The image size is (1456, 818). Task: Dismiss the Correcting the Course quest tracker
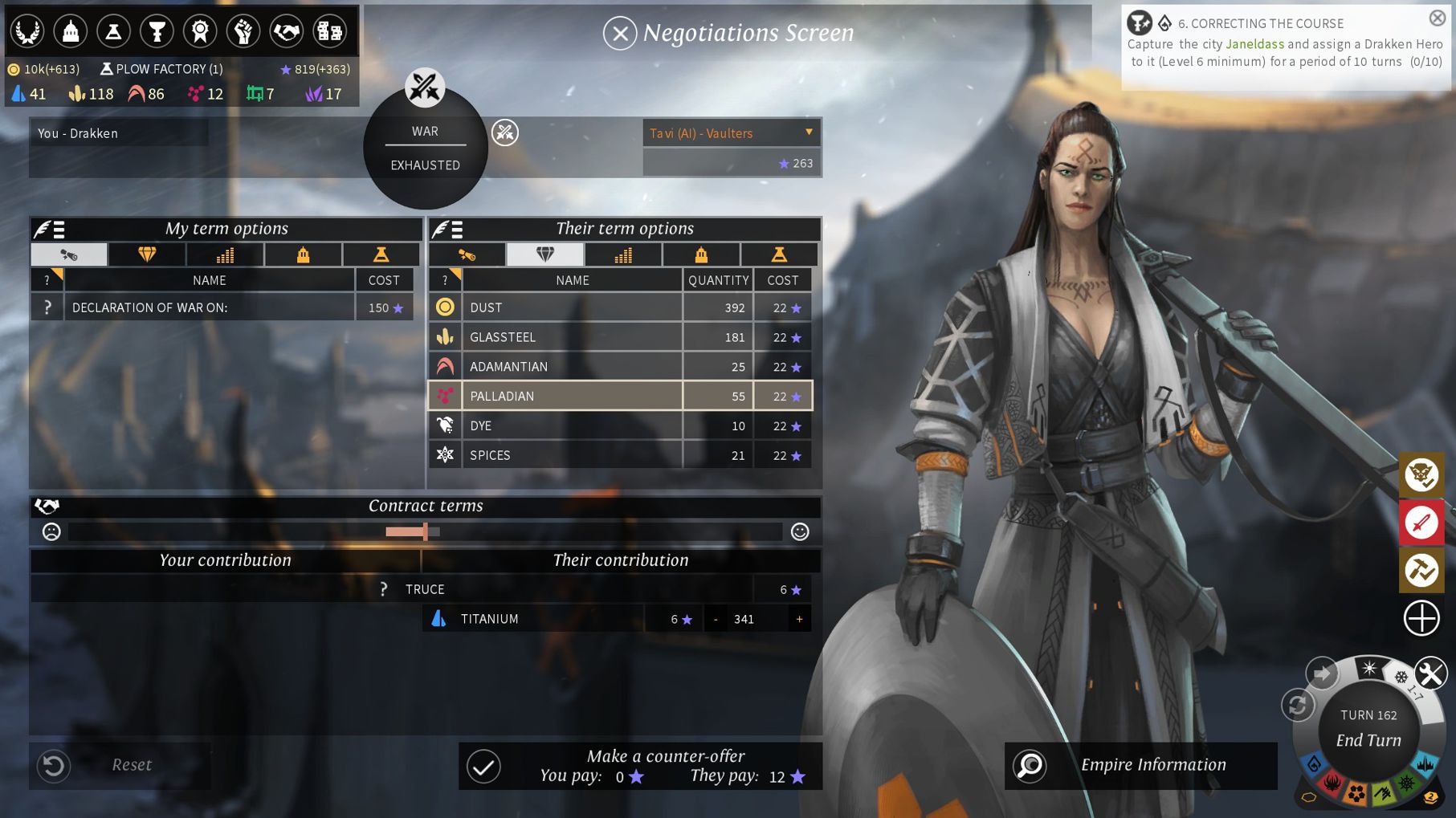1437,18
